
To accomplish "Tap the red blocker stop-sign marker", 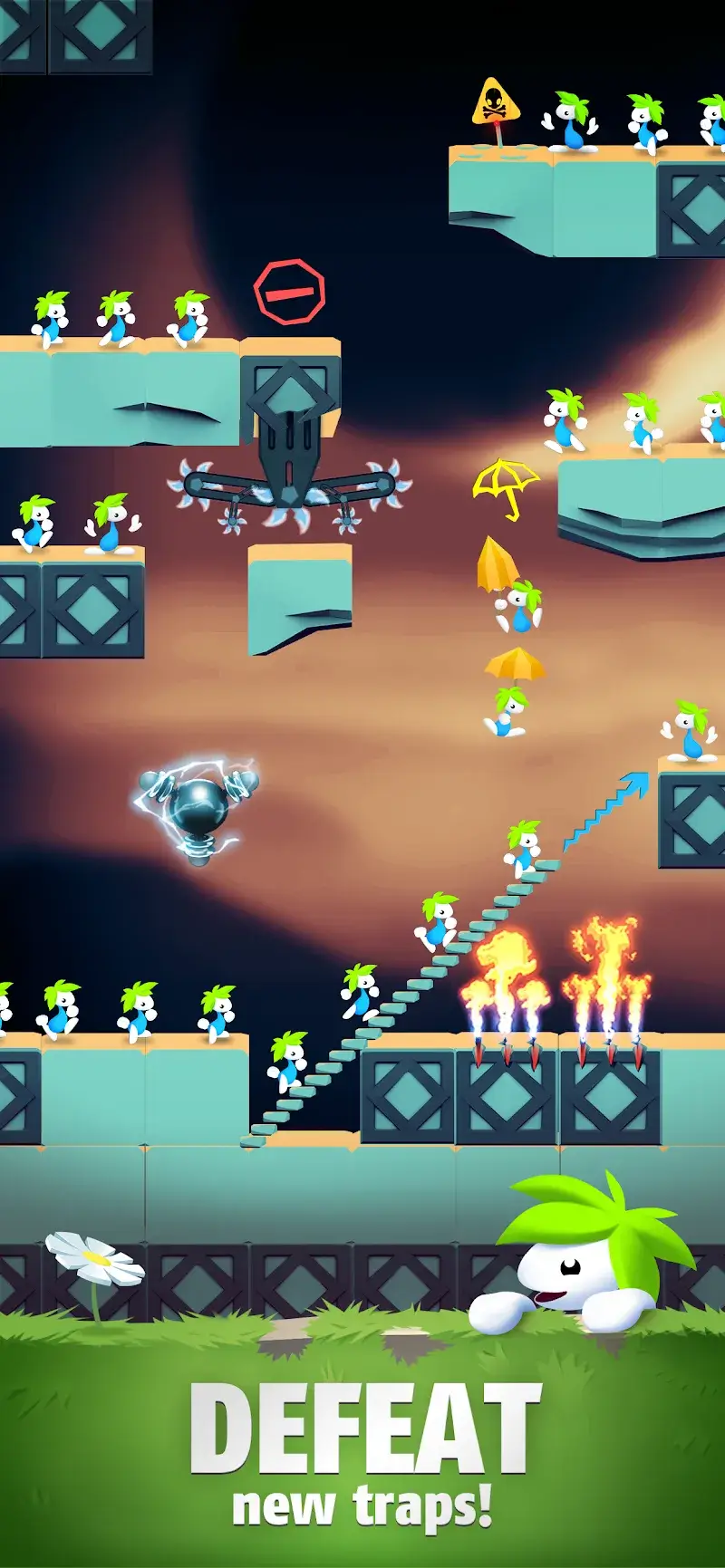I will pos(289,292).
